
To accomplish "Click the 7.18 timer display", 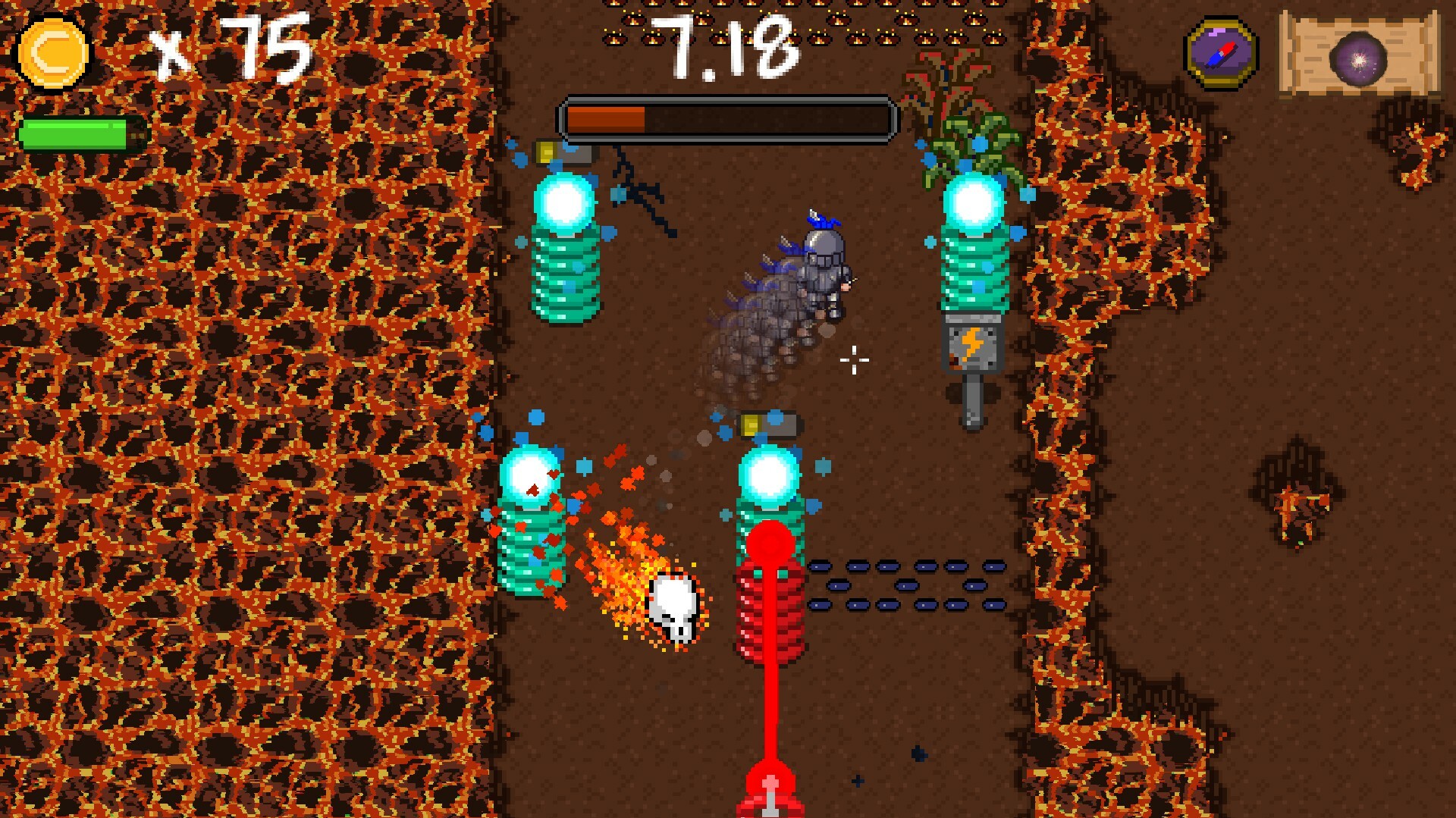I will (x=728, y=45).
